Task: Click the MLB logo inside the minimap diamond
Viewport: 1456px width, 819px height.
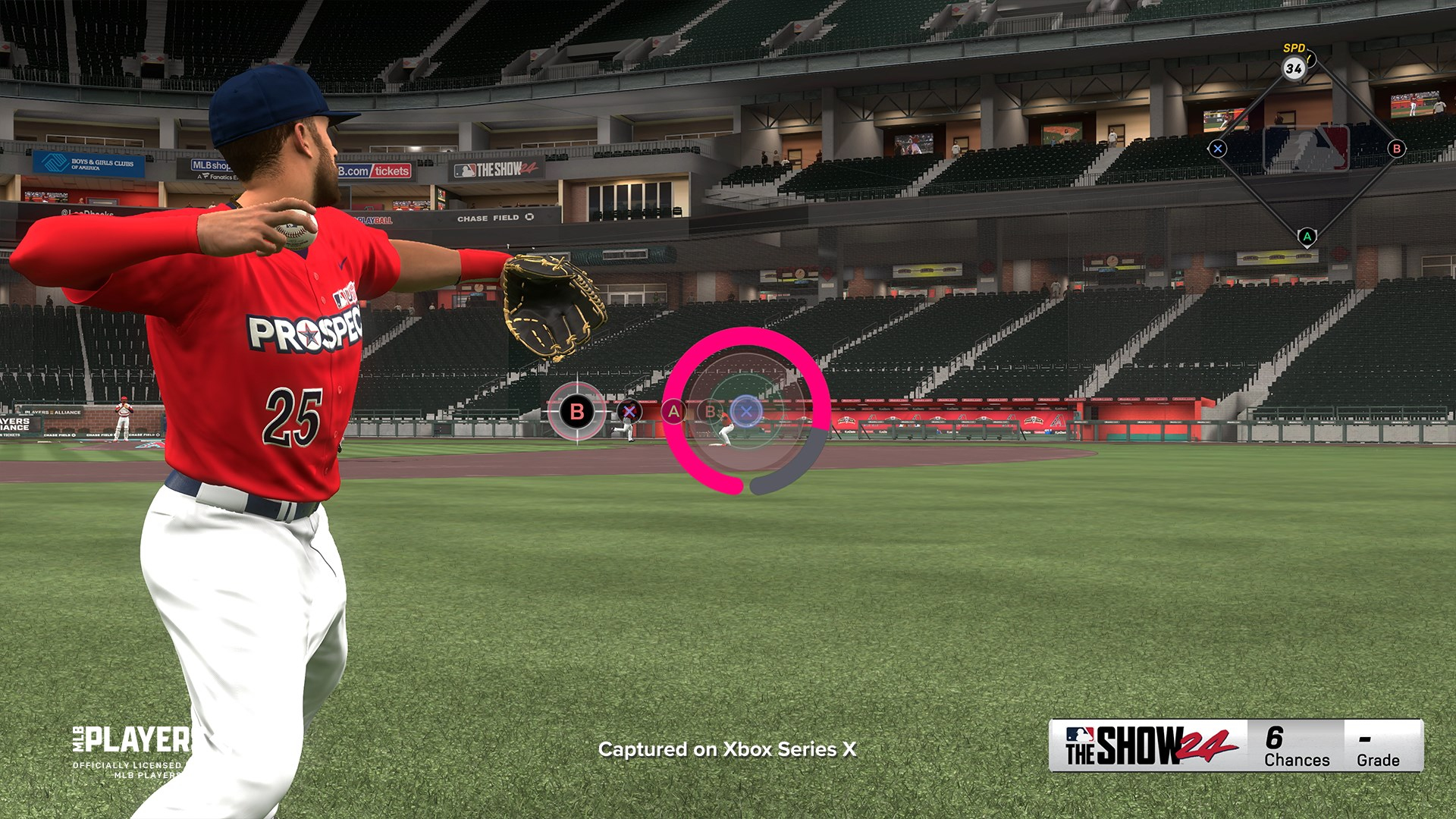Action: point(1306,149)
